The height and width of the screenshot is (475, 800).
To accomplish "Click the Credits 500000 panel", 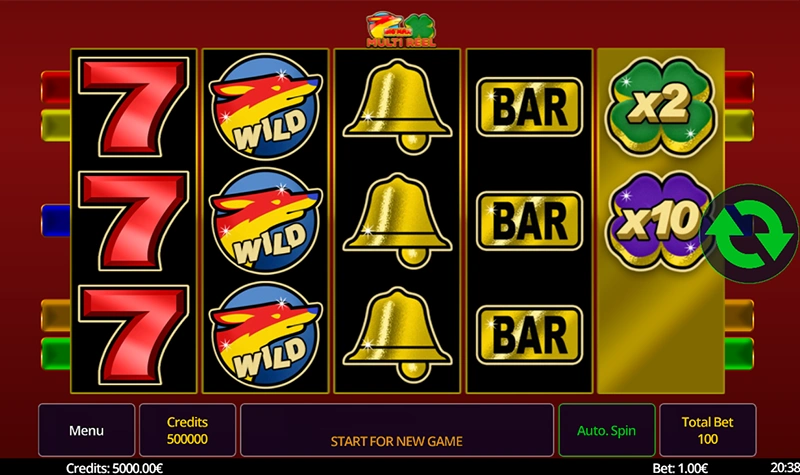I will [x=187, y=431].
